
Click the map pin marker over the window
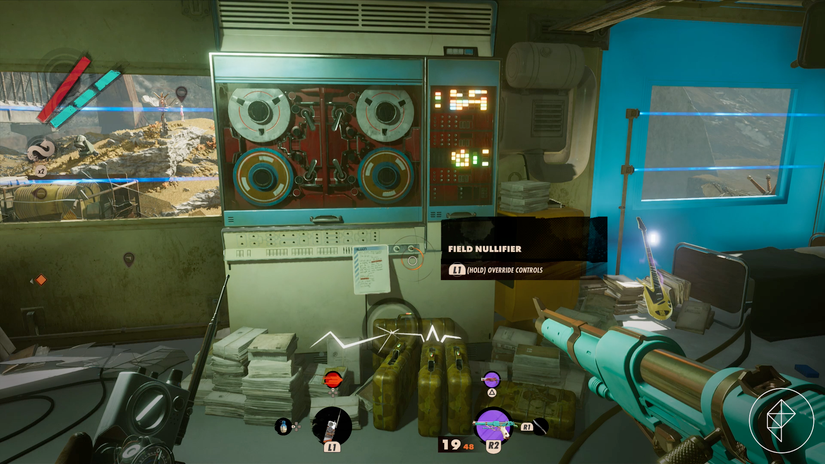[x=181, y=93]
